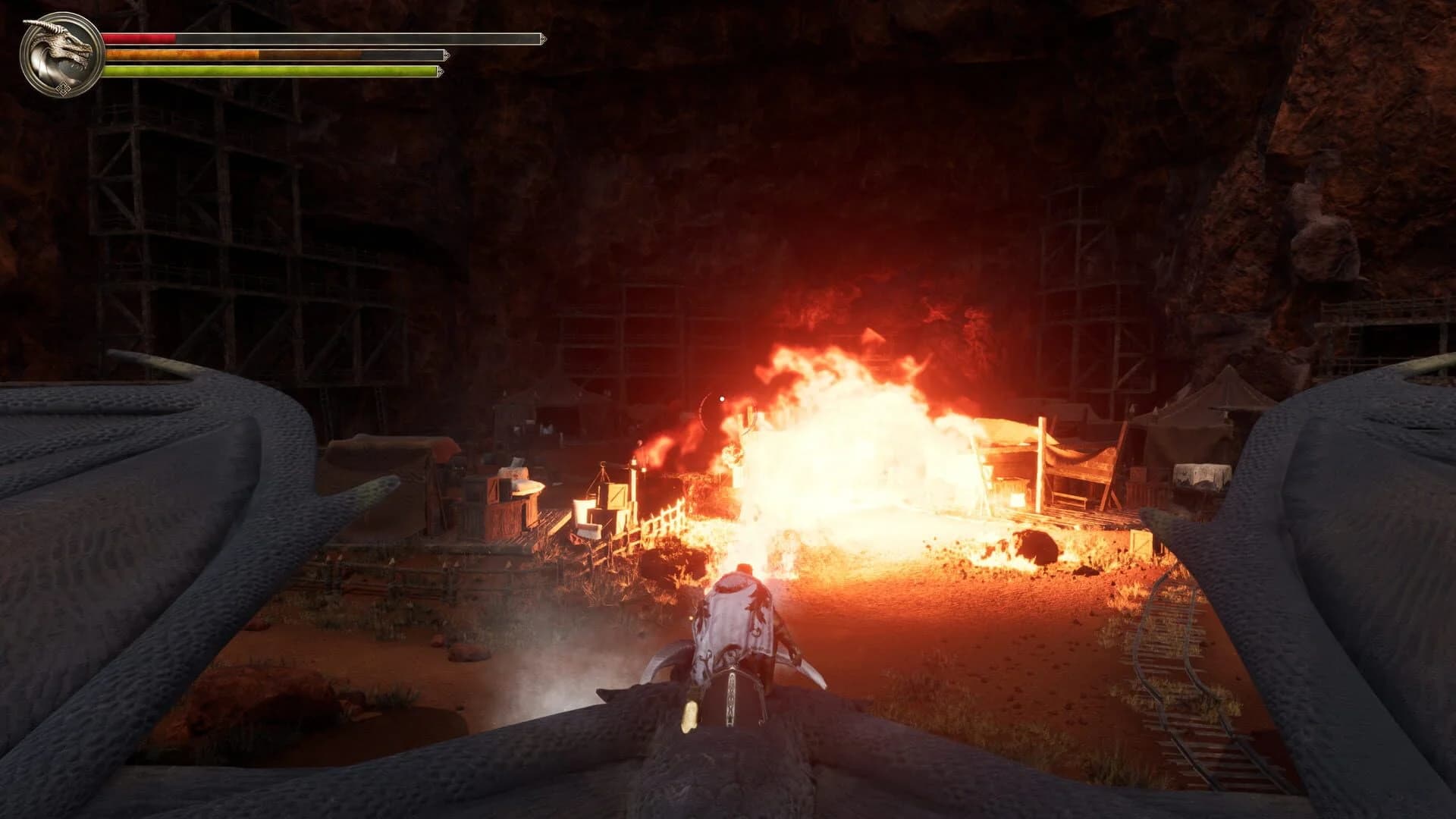Click the arrow-shaped cap ending the health bar
This screenshot has height=819, width=1456.
543,37
